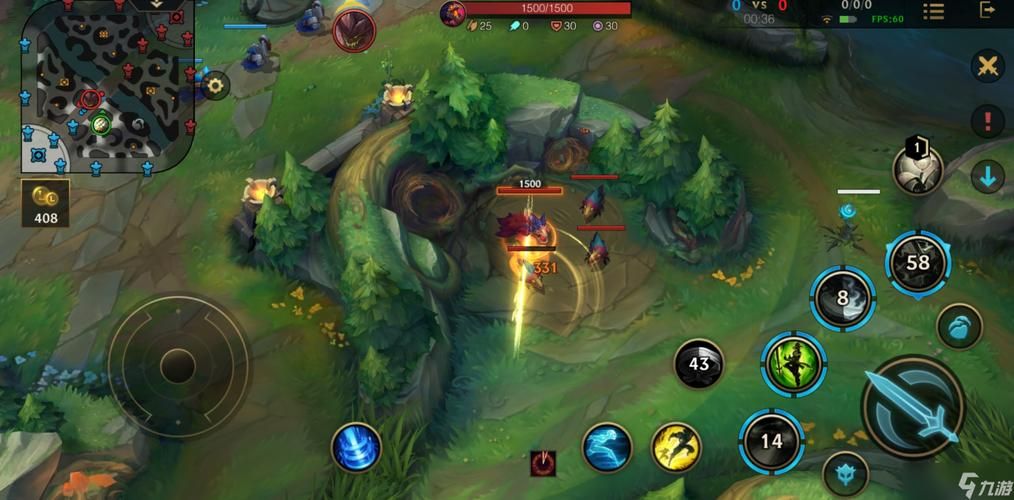The image size is (1014, 500).
Task: Open the scoreboard list icon
Action: (933, 12)
